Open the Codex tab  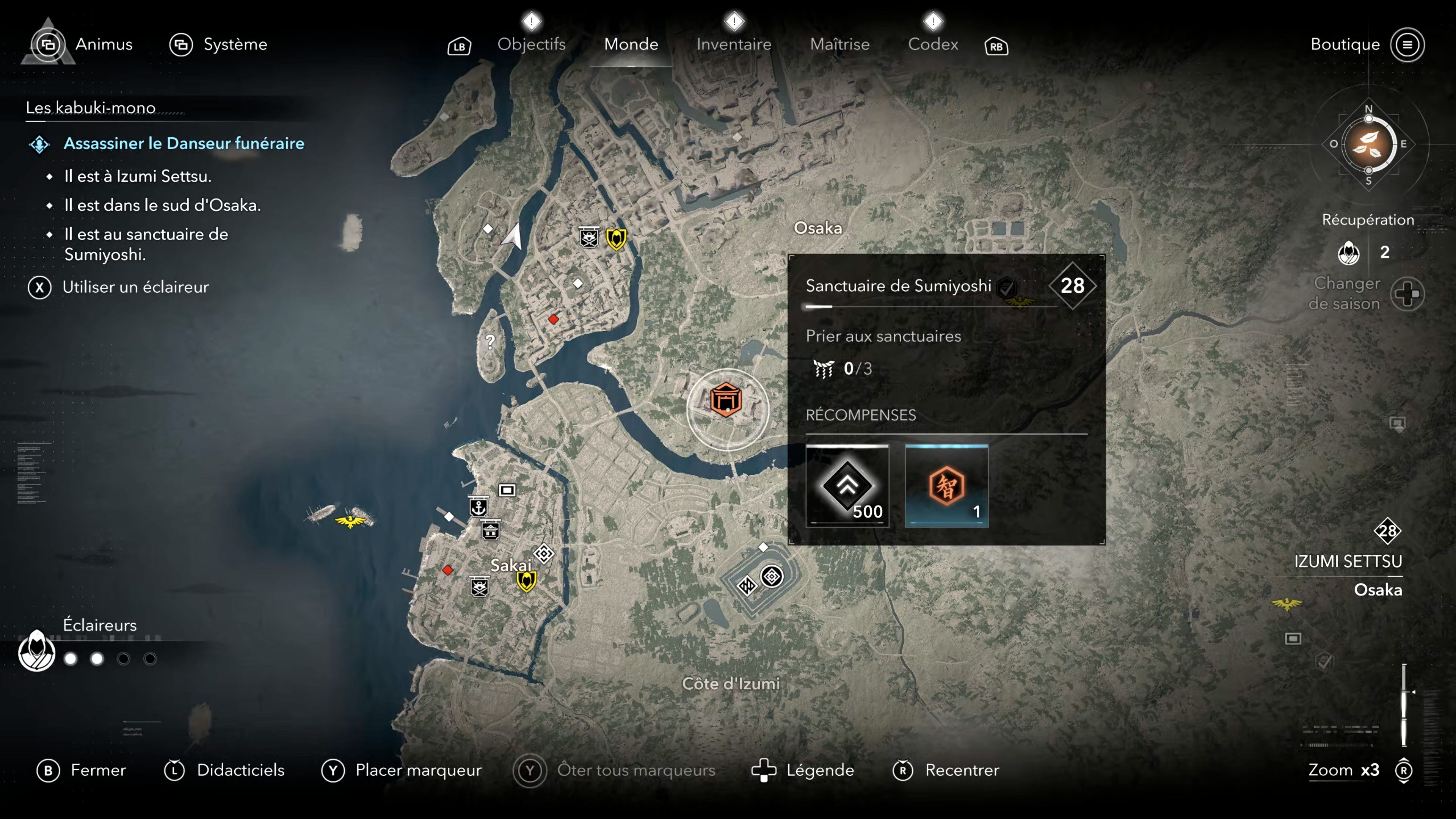coord(933,44)
